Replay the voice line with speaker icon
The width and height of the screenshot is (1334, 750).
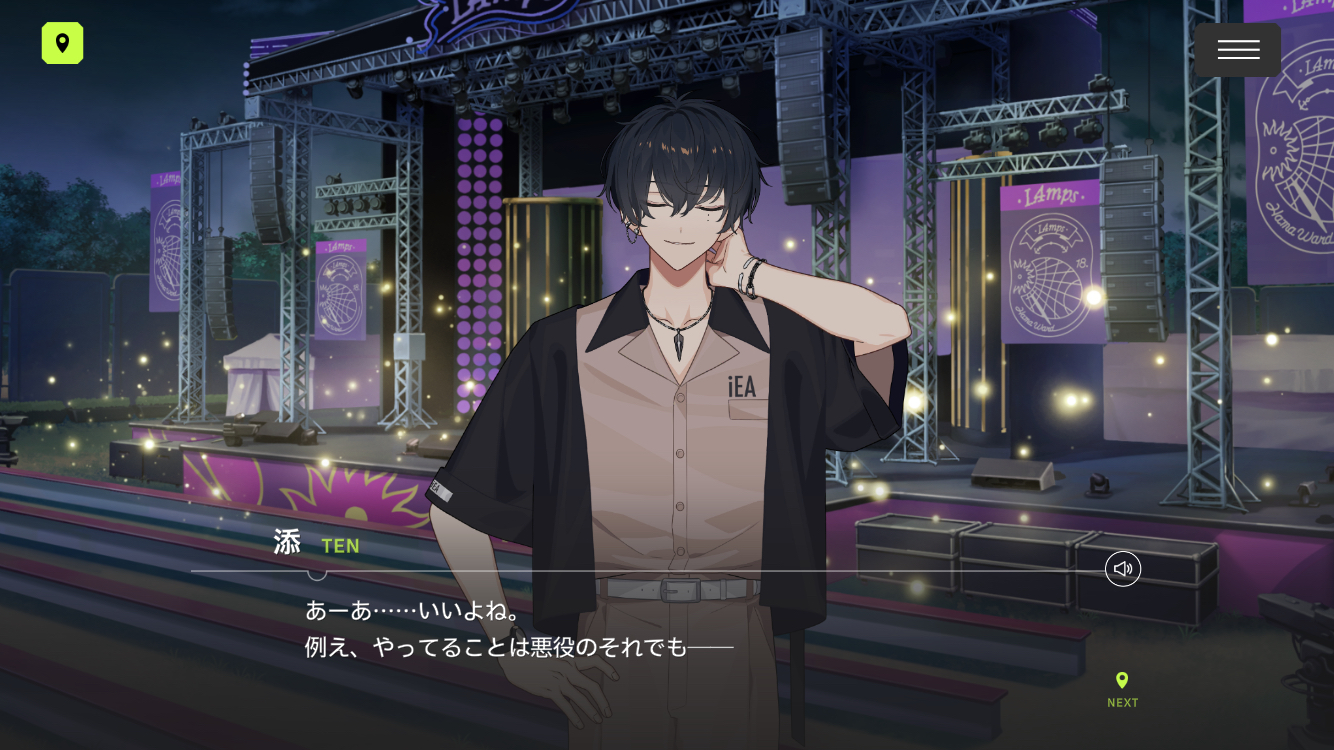click(x=1122, y=569)
